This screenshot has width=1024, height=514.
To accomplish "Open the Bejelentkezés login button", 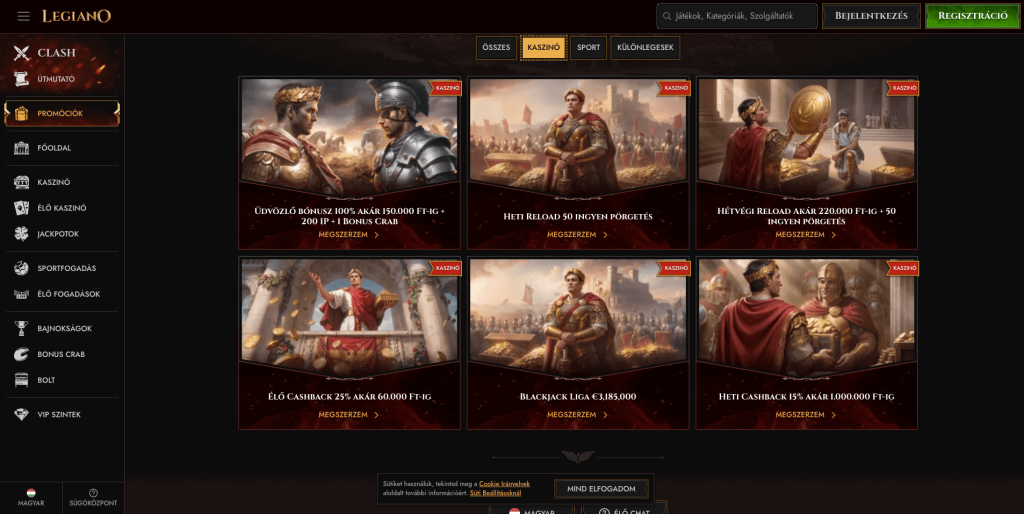I will coord(871,16).
